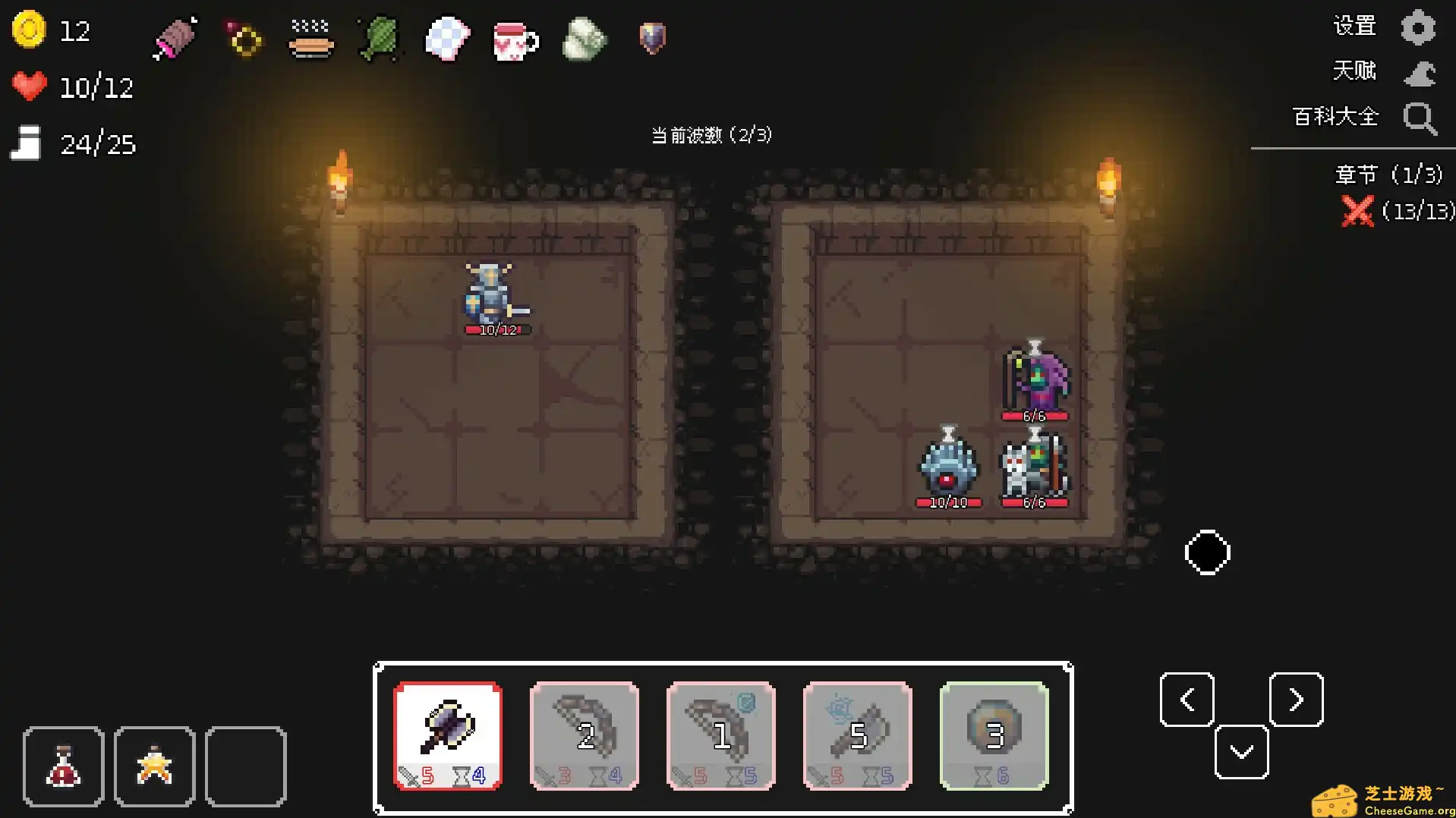Click the hero's 10/12 health bar
The width and height of the screenshot is (1456, 818).
tap(499, 329)
